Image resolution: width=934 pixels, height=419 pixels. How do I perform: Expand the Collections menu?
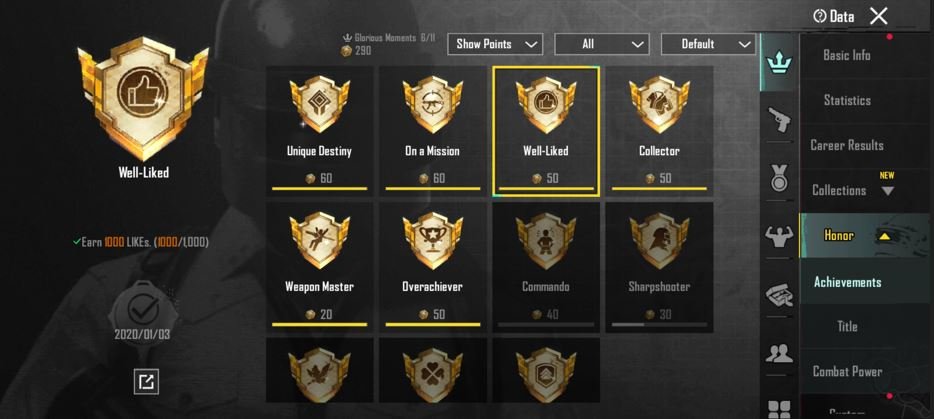click(x=850, y=190)
